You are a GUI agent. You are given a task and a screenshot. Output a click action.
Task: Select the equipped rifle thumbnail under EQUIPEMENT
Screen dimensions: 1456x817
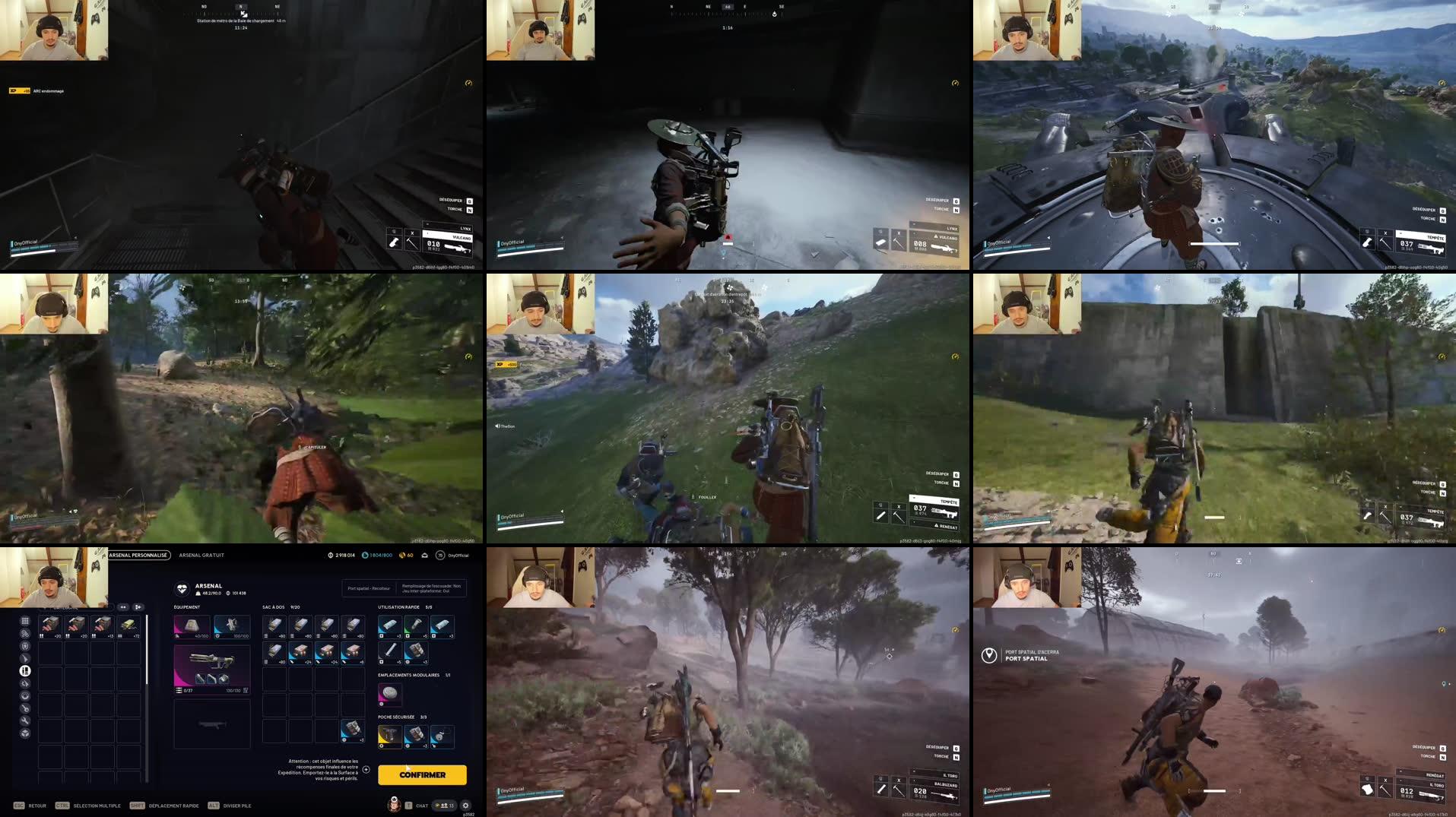click(x=211, y=668)
